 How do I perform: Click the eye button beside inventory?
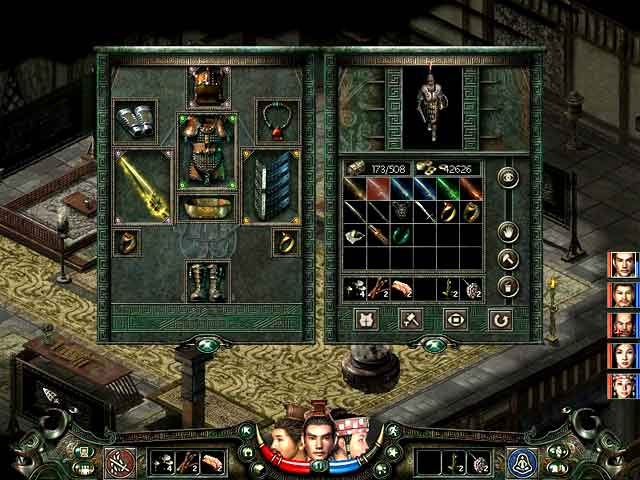(508, 180)
